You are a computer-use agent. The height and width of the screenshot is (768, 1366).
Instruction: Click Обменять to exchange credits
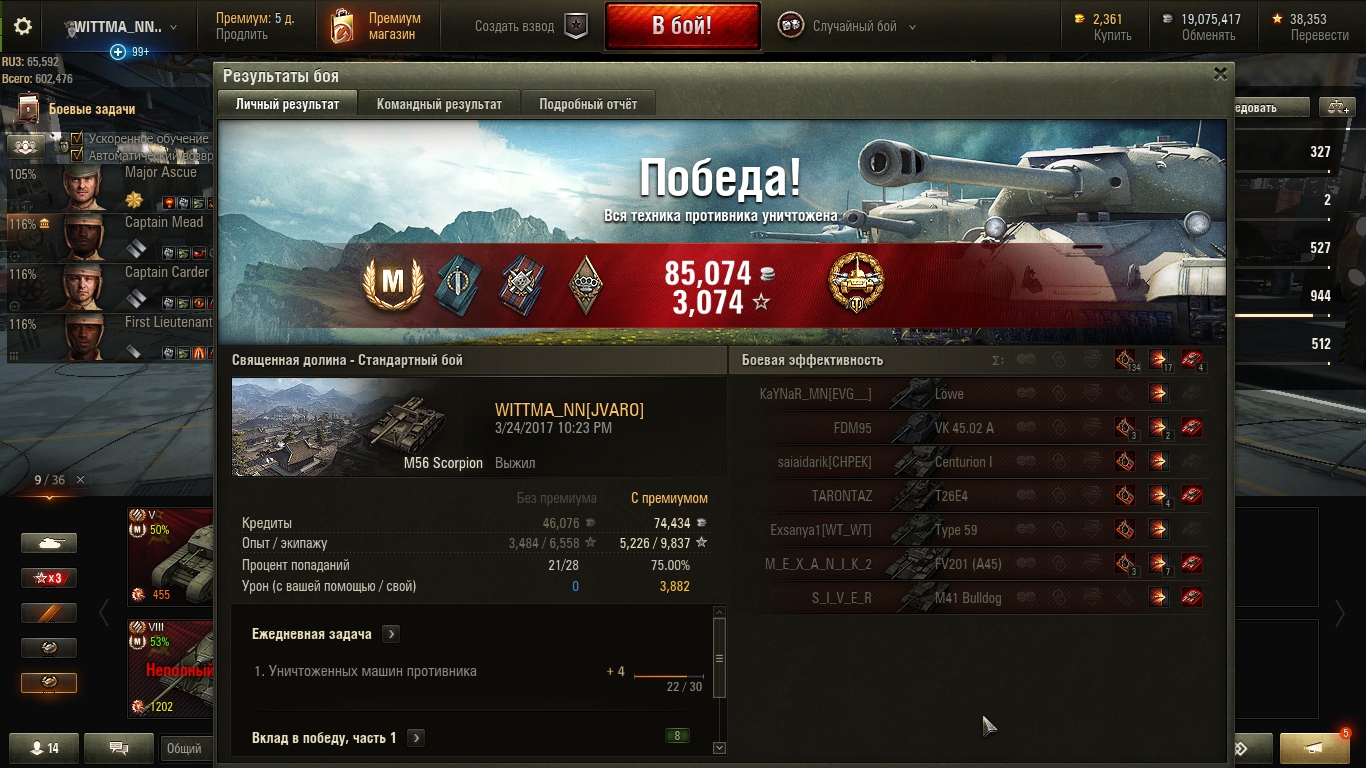[x=1208, y=35]
